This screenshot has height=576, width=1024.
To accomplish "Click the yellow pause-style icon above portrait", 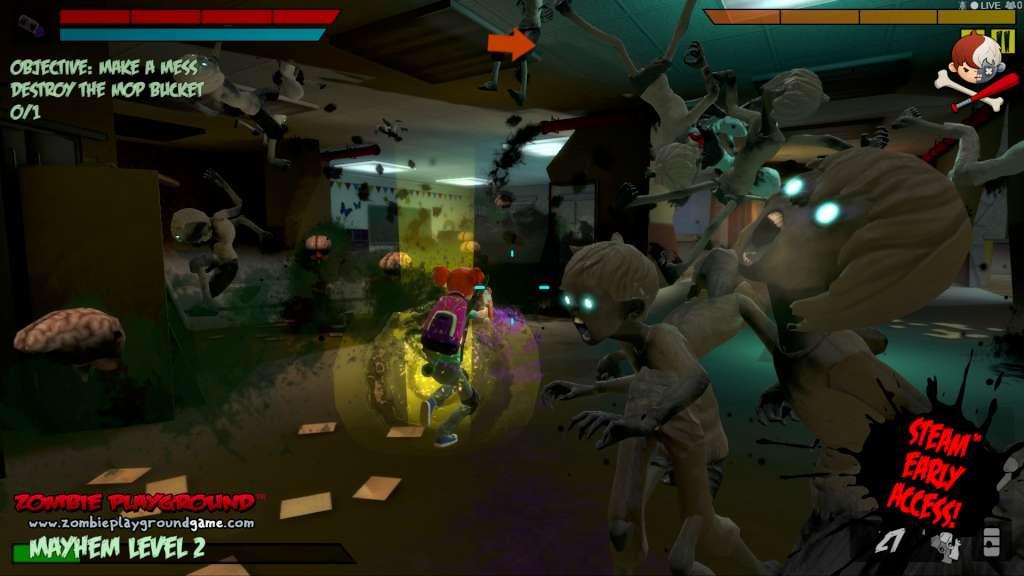I will coord(1005,41).
